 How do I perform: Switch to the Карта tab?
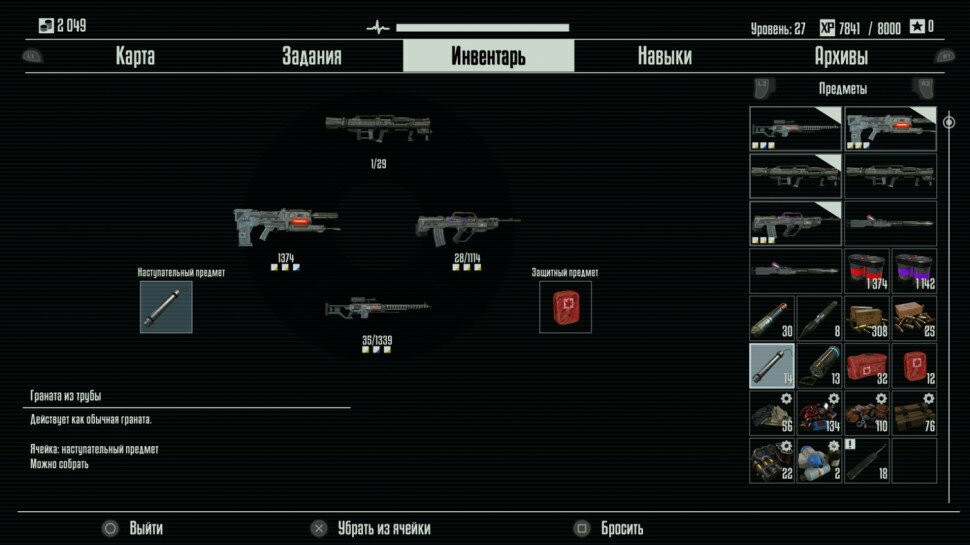pos(135,56)
